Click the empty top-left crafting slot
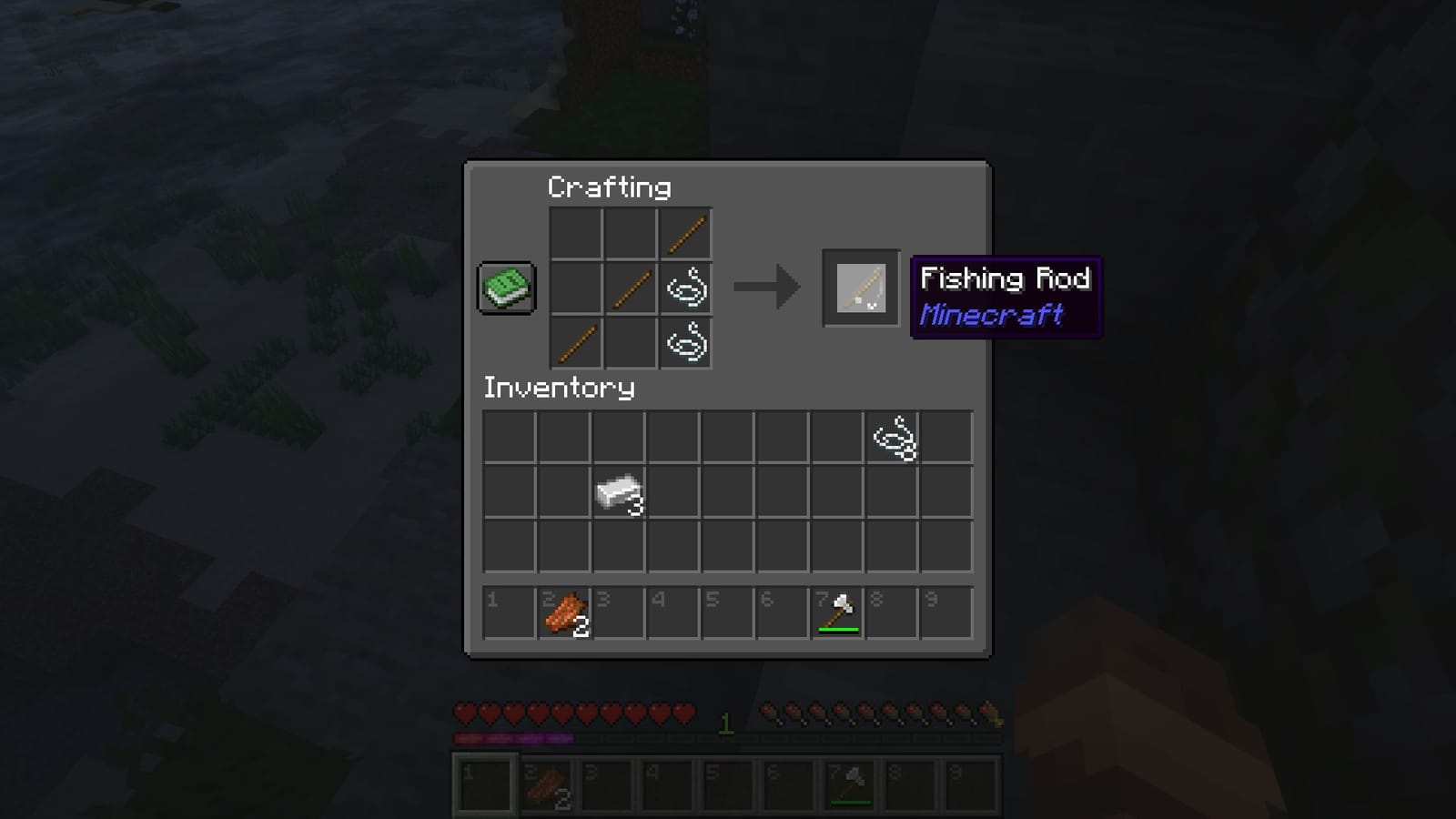1456x819 pixels. click(x=576, y=234)
